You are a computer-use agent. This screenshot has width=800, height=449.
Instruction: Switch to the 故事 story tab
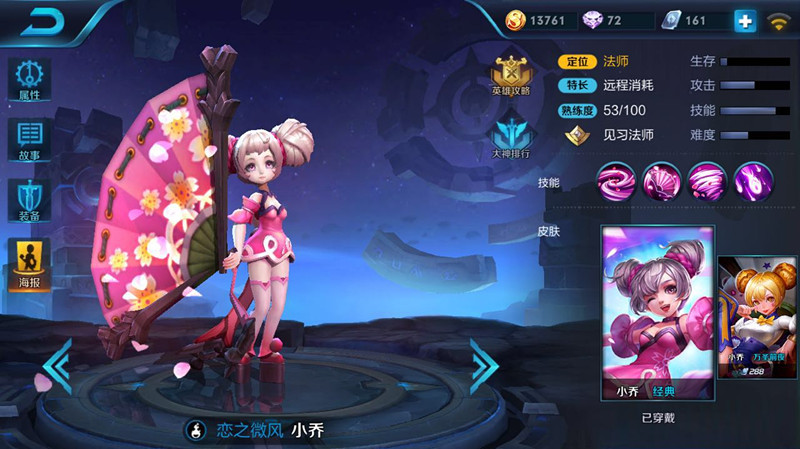pyautogui.click(x=30, y=141)
